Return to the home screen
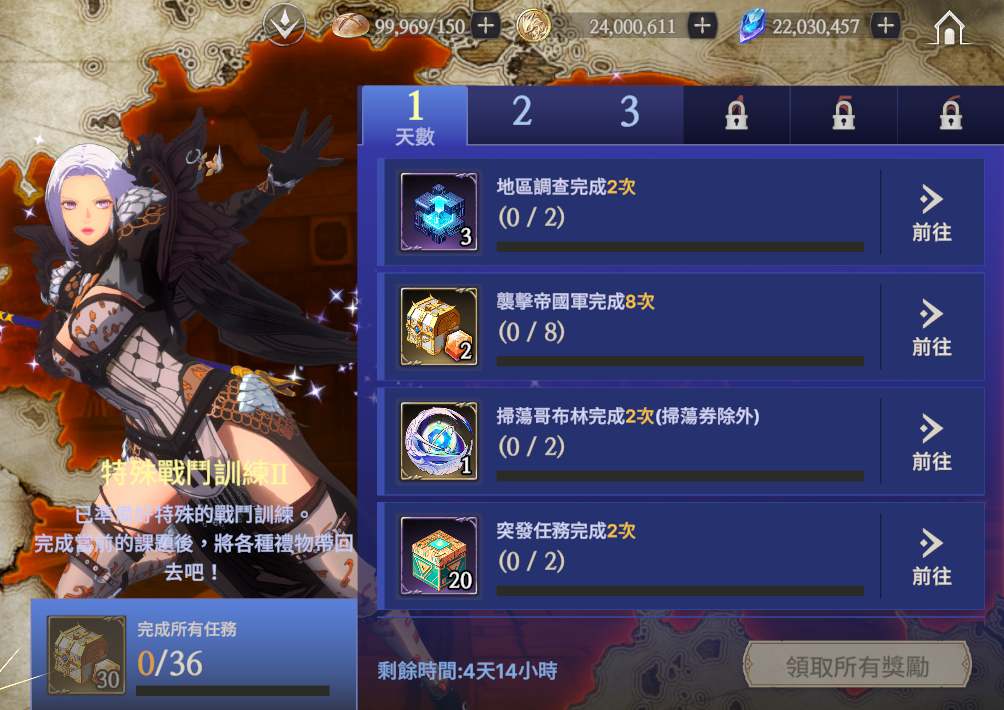This screenshot has height=710, width=1004. click(948, 27)
